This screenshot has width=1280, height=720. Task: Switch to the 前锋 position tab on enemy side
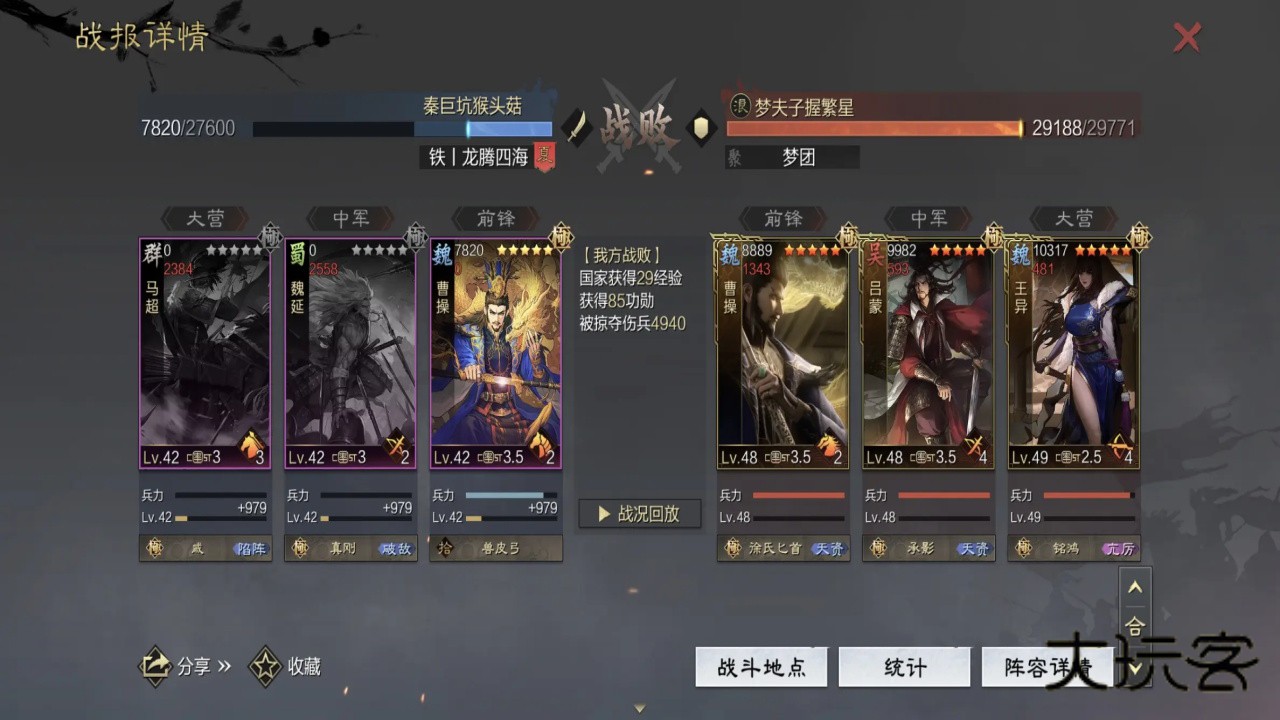(782, 219)
